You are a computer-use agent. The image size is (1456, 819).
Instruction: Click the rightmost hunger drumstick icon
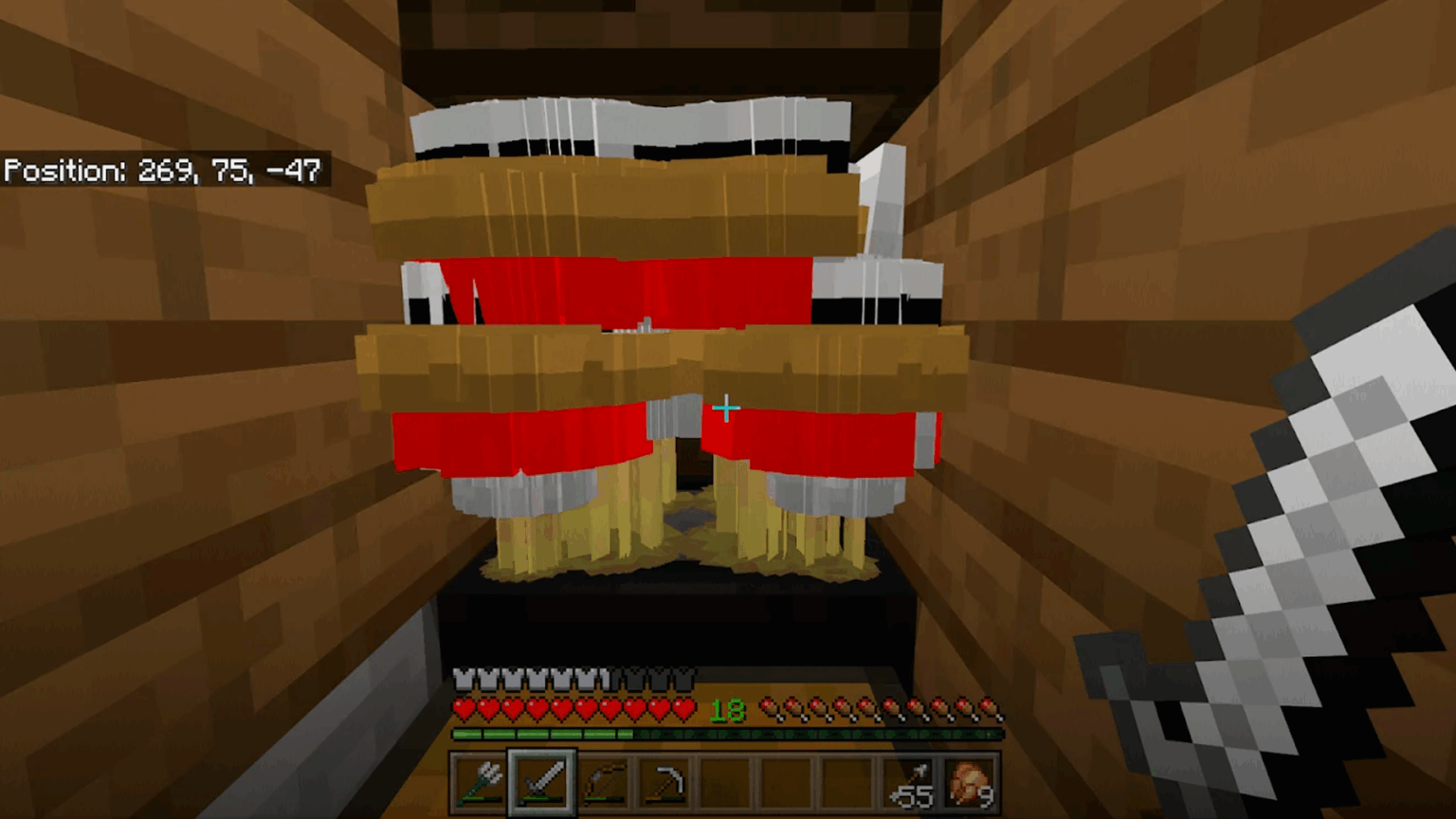(992, 709)
